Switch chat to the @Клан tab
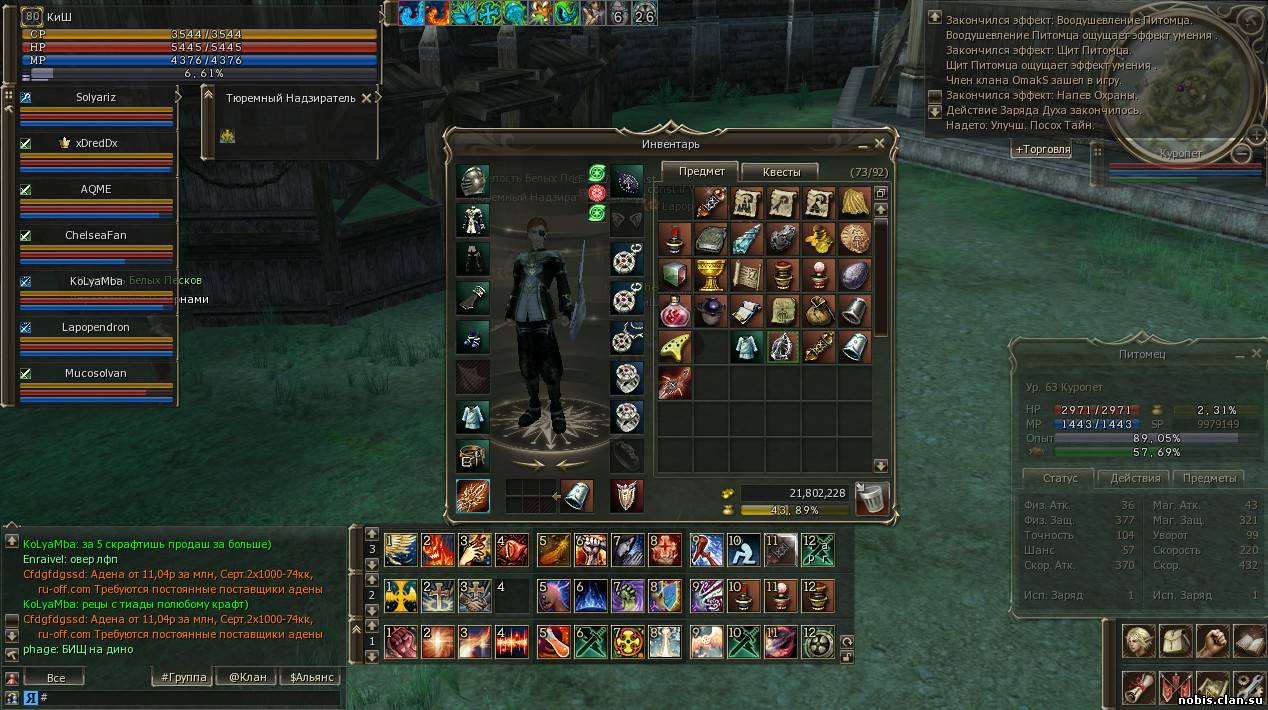 247,677
